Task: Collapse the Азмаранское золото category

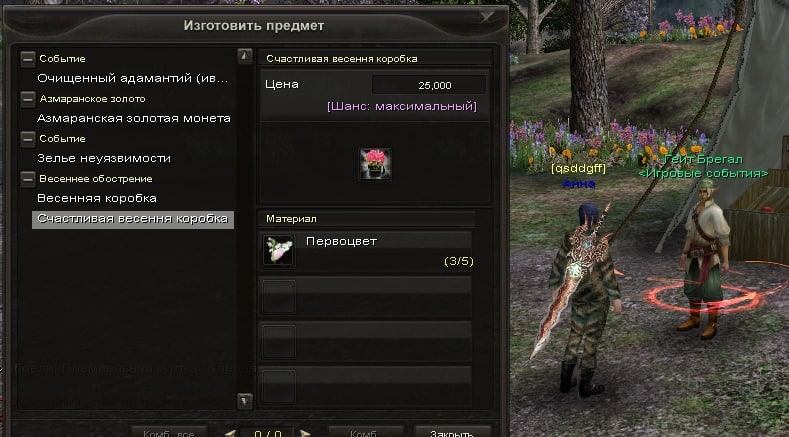Action: point(28,99)
